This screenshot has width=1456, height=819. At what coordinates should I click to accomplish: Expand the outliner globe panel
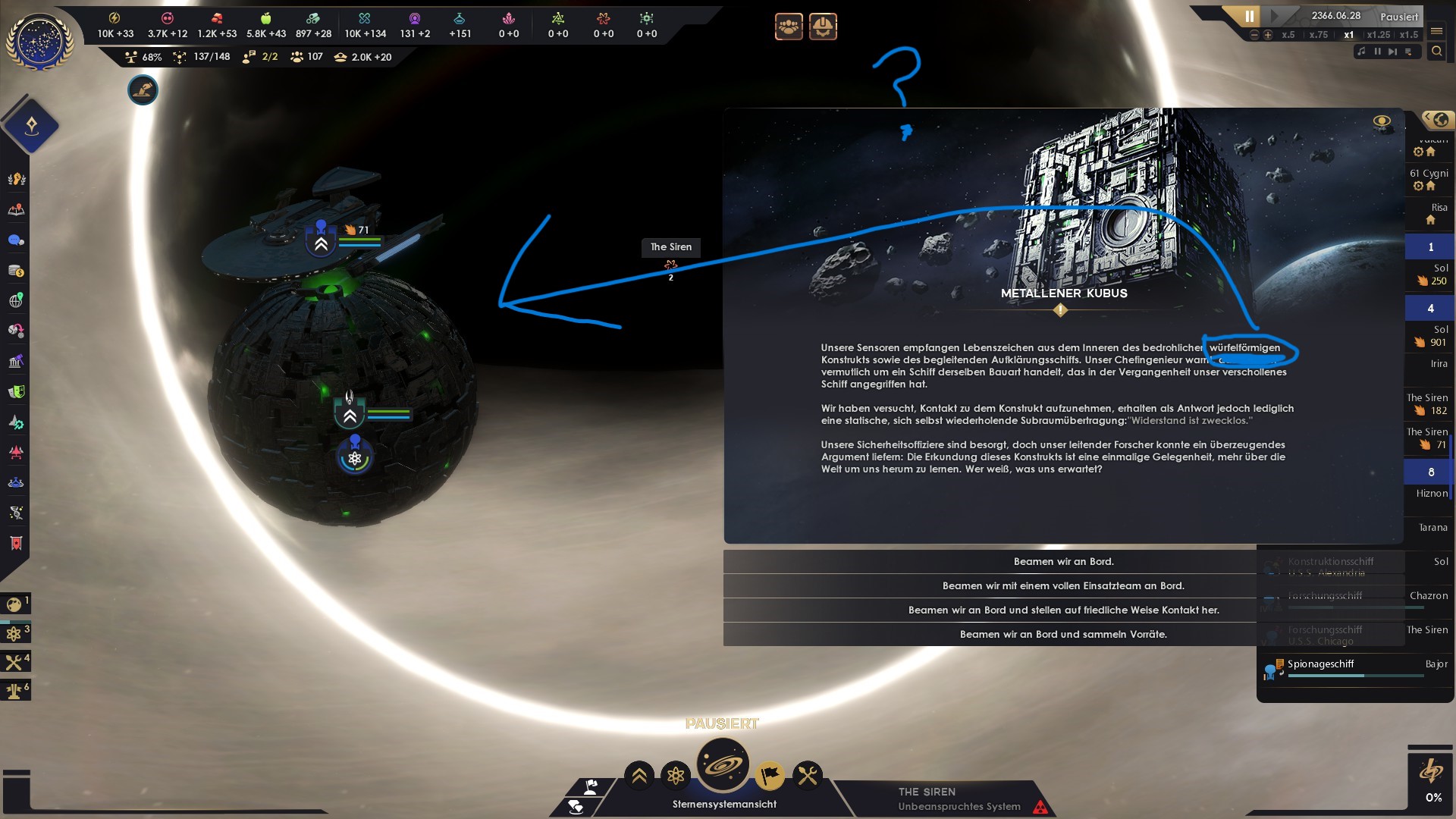click(x=1438, y=120)
